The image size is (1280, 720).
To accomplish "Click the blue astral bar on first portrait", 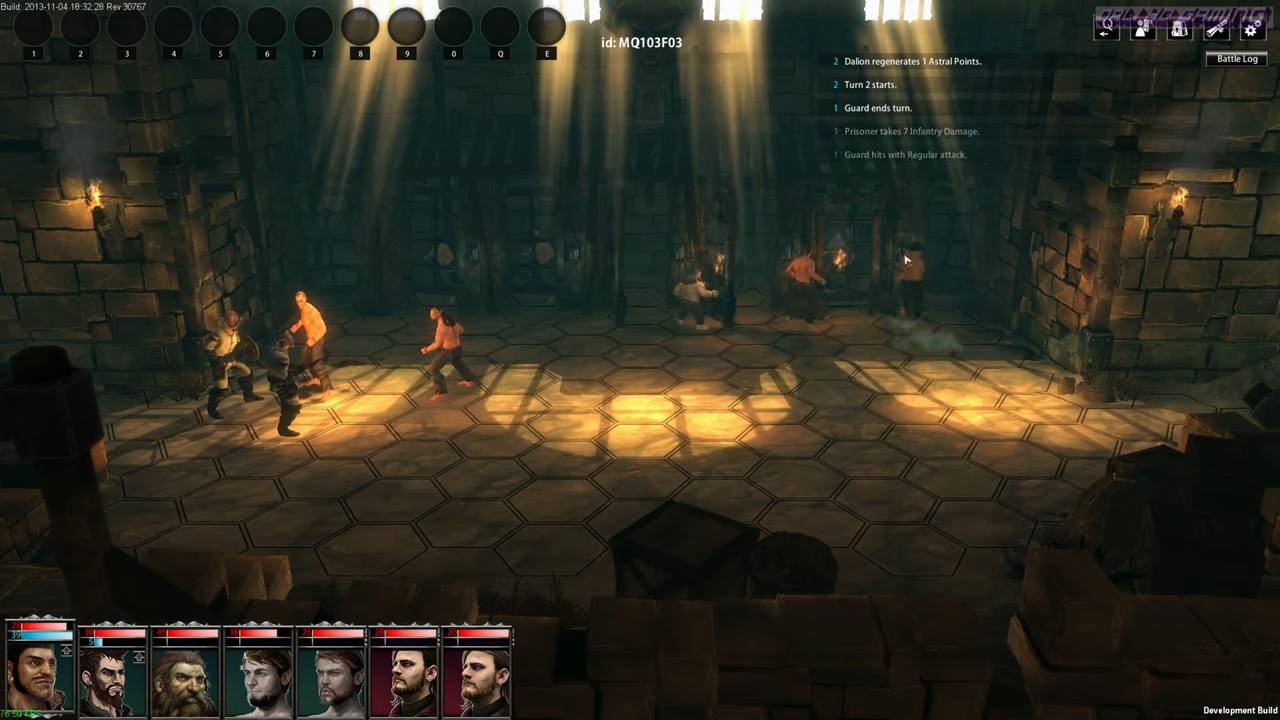I will tap(40, 635).
